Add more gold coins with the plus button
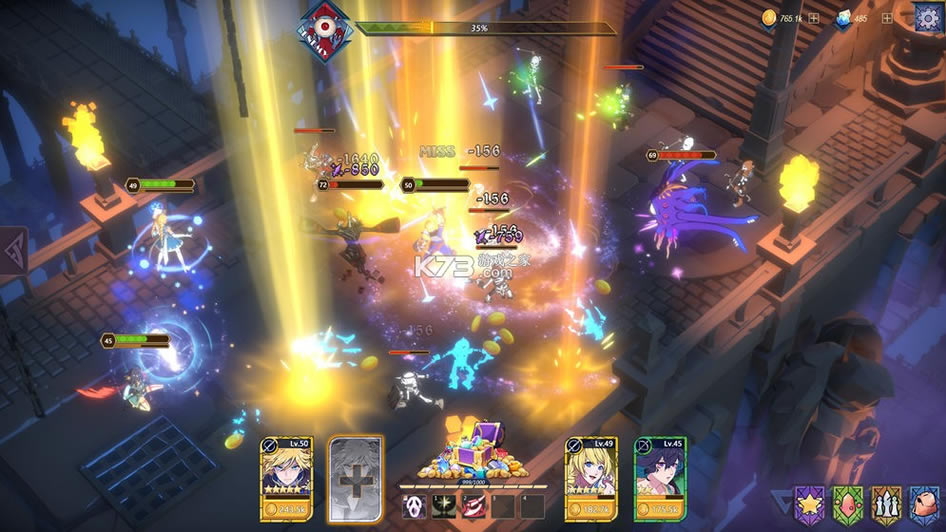 coord(814,18)
